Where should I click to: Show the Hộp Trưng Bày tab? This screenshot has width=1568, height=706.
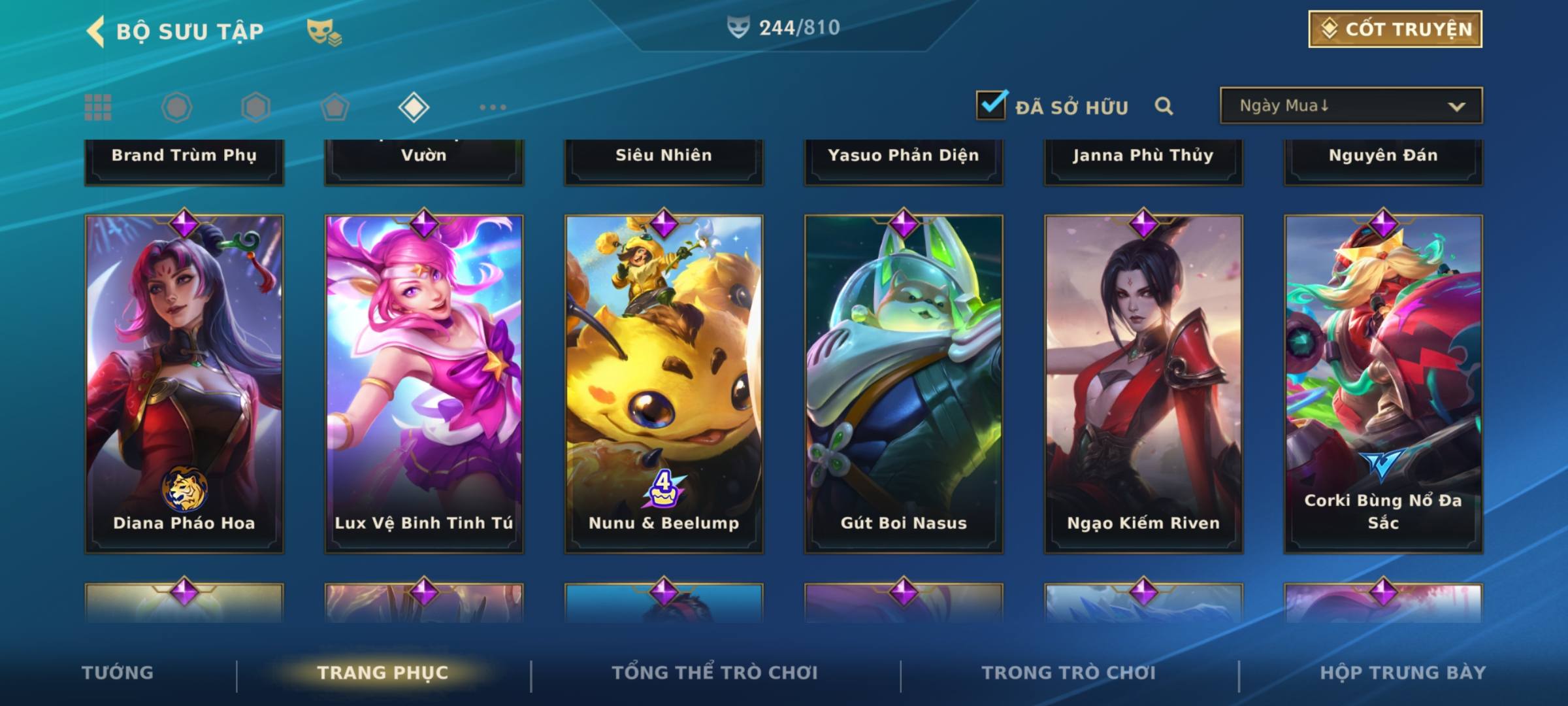[x=1403, y=673]
